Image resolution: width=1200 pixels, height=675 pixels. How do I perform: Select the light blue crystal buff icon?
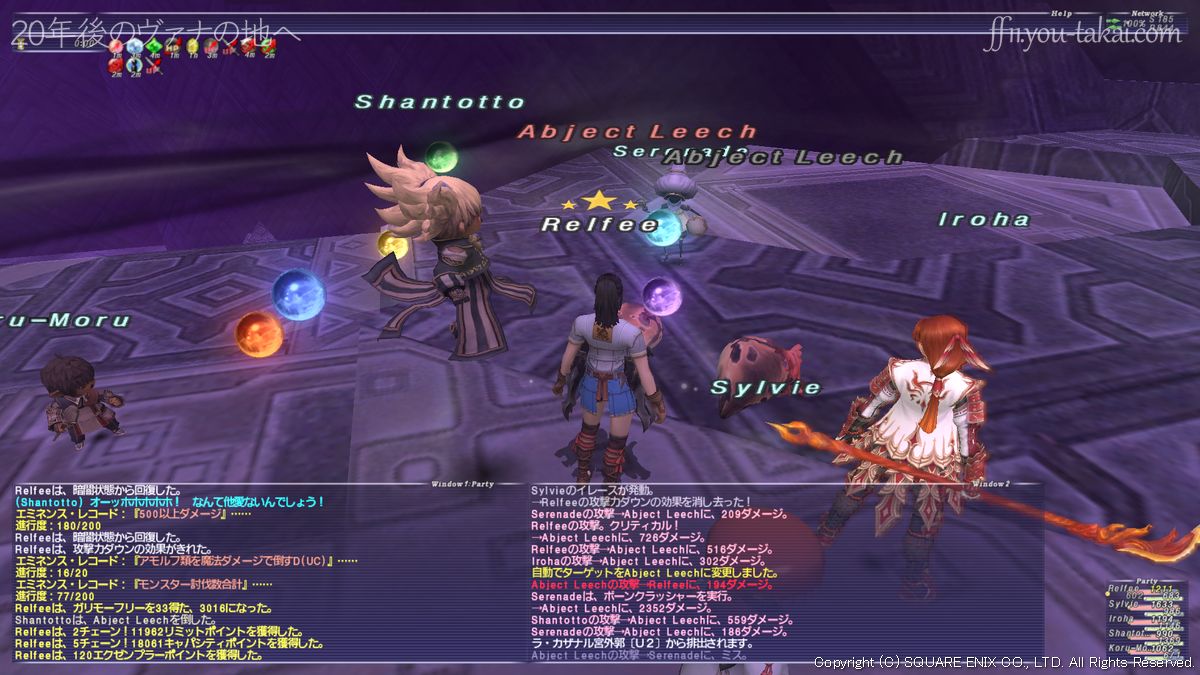click(x=135, y=45)
